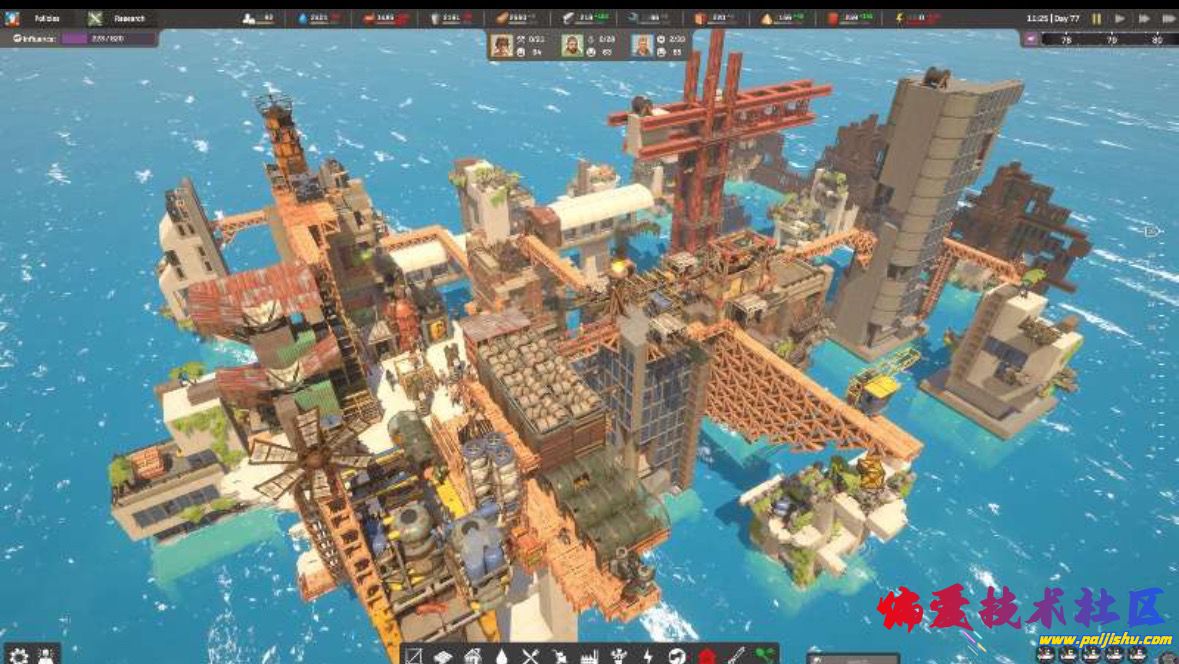Set game speed to fast forward
Viewport: 1179px width, 664px height.
[x=1141, y=18]
